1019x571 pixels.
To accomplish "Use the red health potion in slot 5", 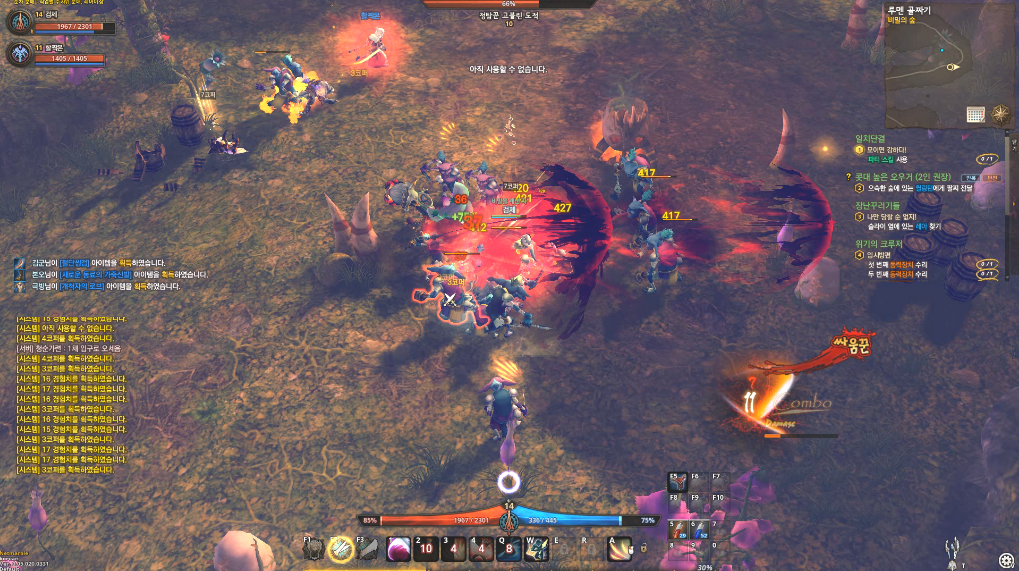I will point(677,527).
